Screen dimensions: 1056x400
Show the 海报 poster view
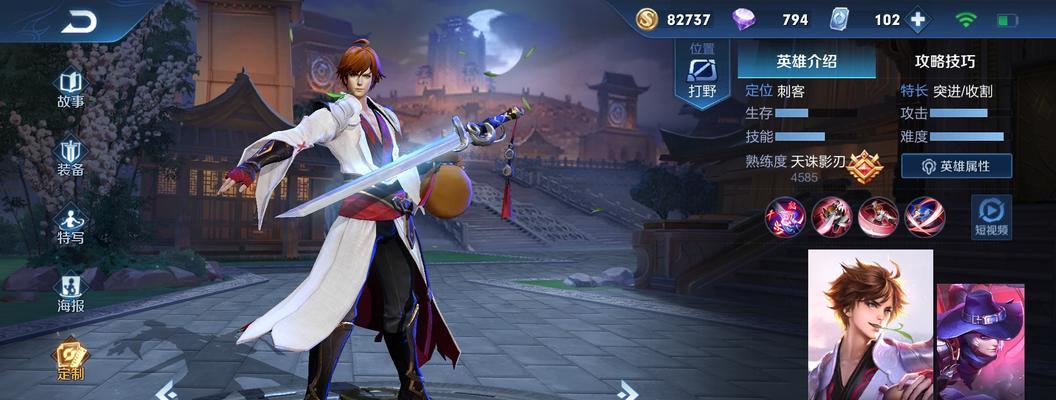point(70,293)
